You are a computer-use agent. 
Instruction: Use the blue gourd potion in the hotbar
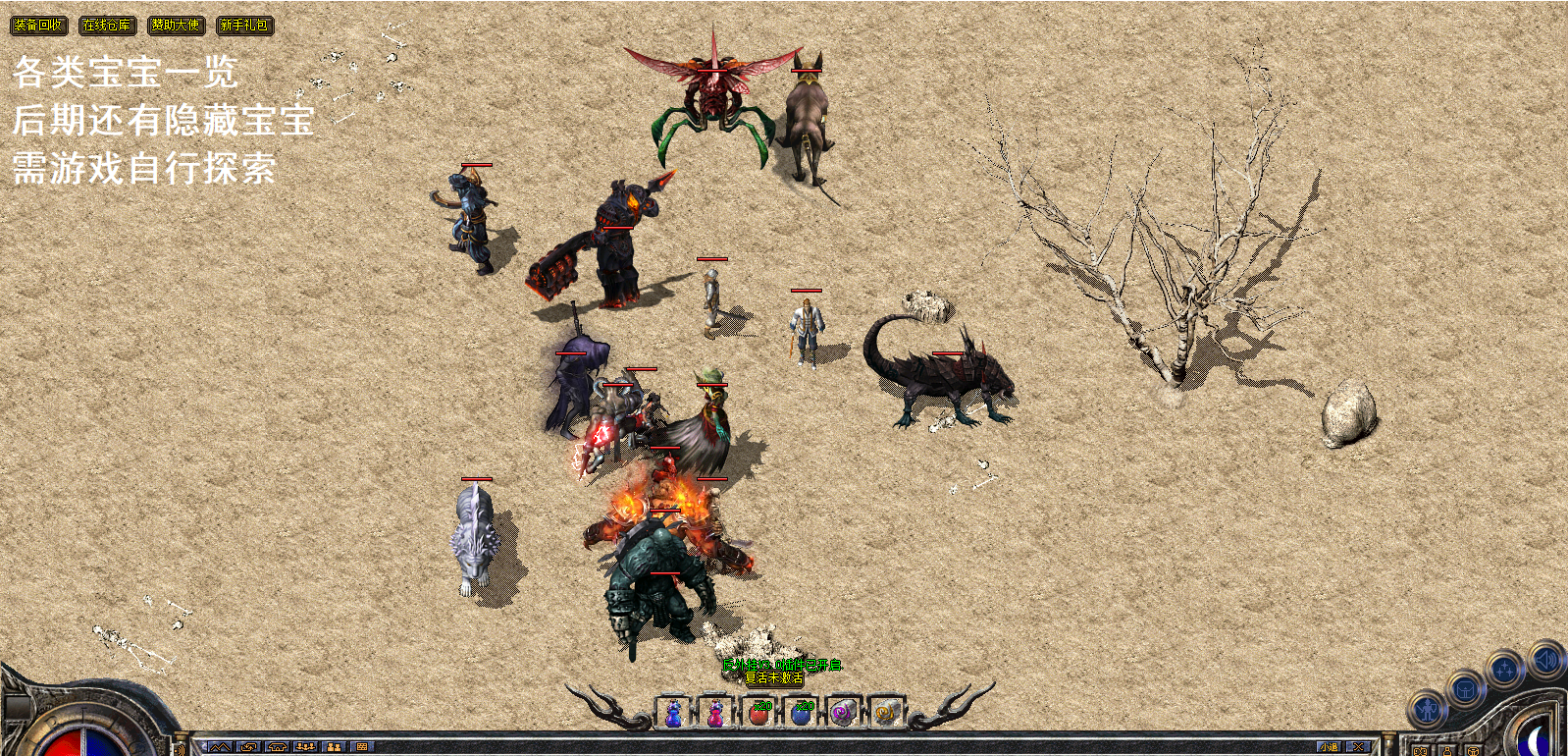[673, 713]
